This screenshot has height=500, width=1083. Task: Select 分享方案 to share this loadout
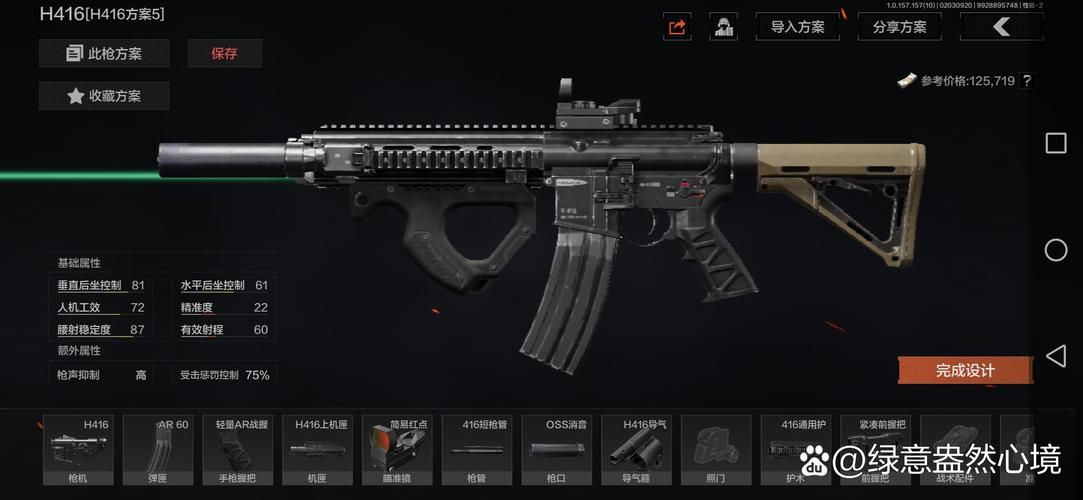(x=899, y=27)
